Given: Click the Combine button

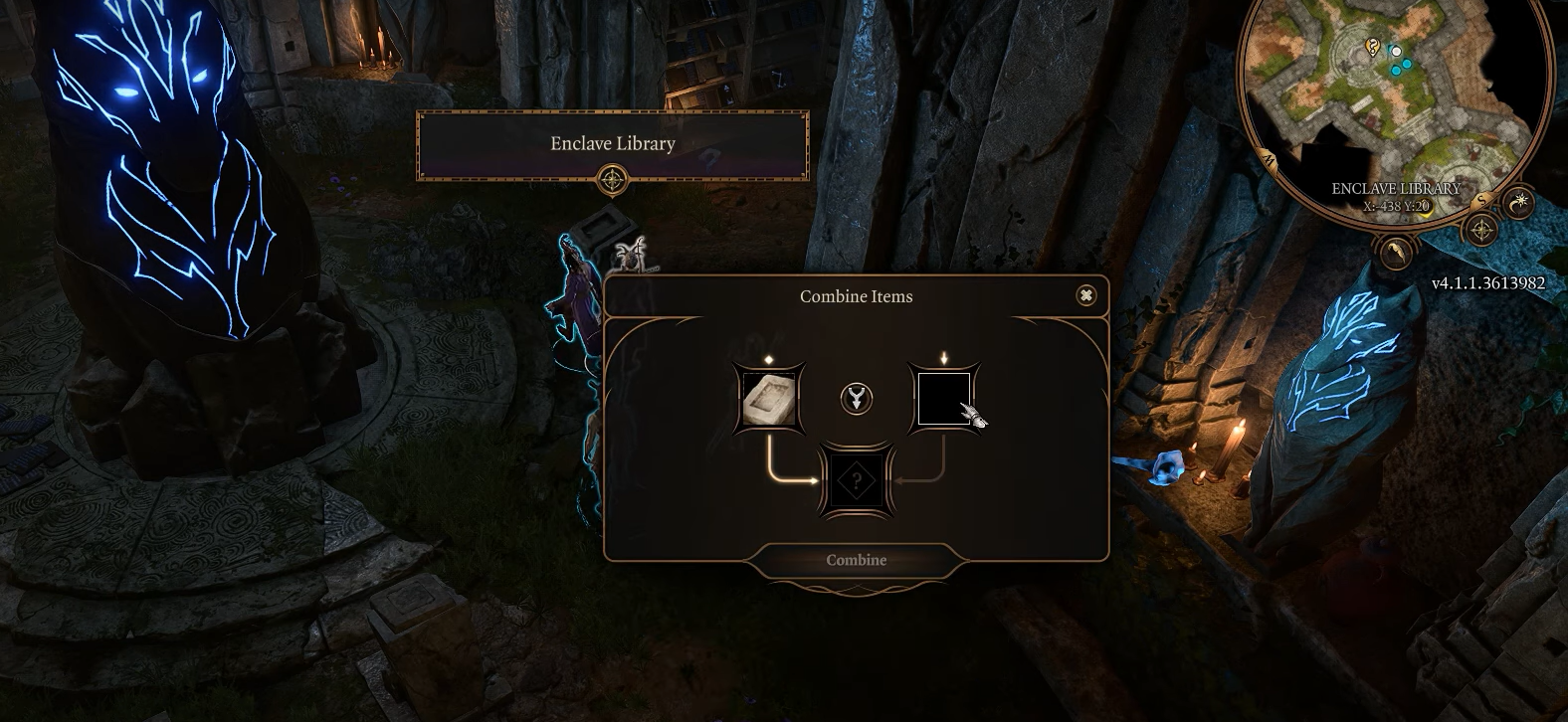Looking at the screenshot, I should (856, 560).
